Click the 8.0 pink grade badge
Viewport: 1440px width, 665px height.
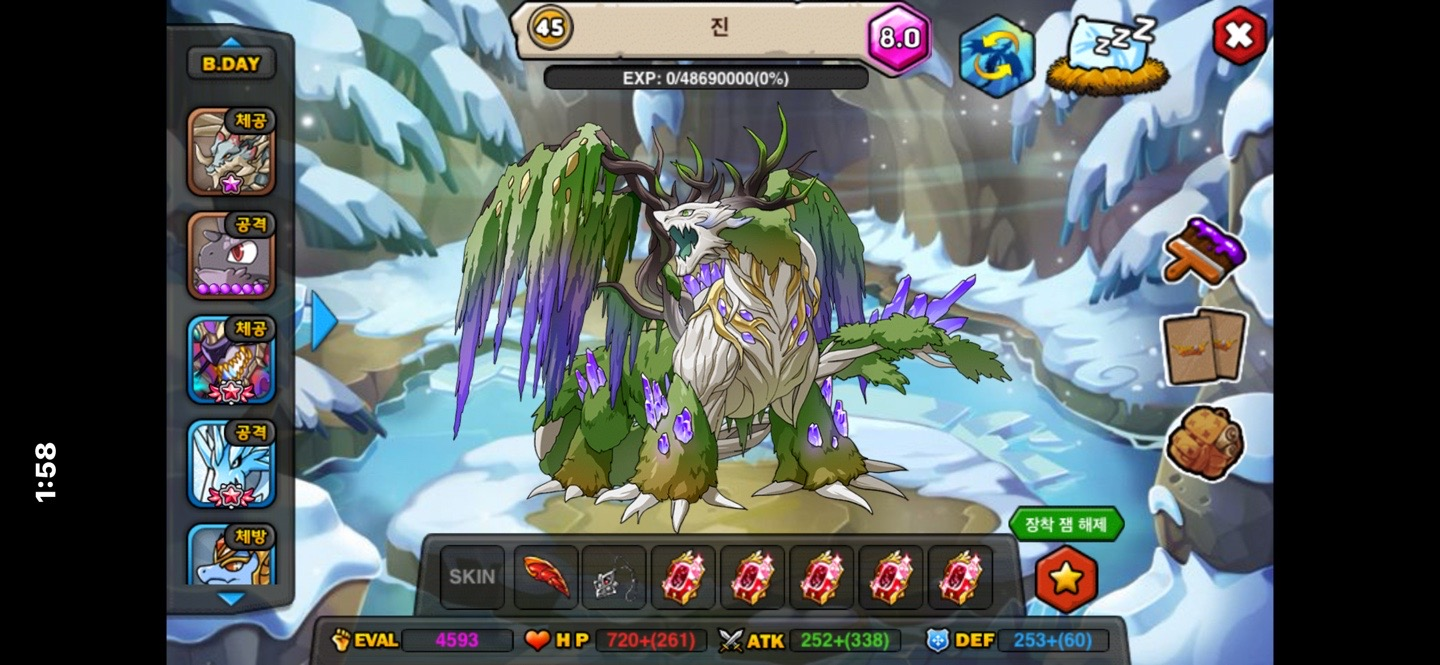point(898,39)
